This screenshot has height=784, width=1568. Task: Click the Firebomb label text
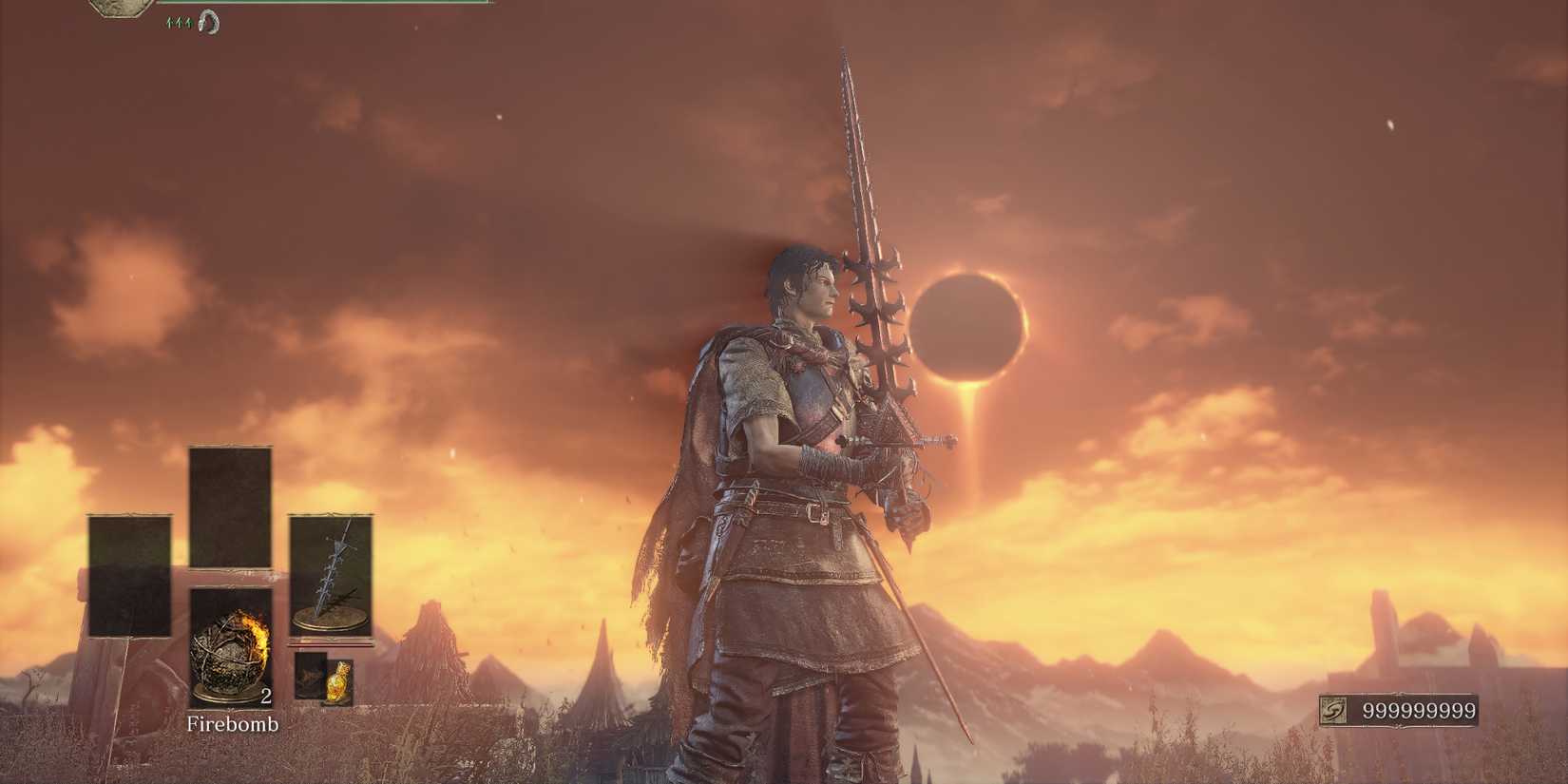click(x=233, y=724)
